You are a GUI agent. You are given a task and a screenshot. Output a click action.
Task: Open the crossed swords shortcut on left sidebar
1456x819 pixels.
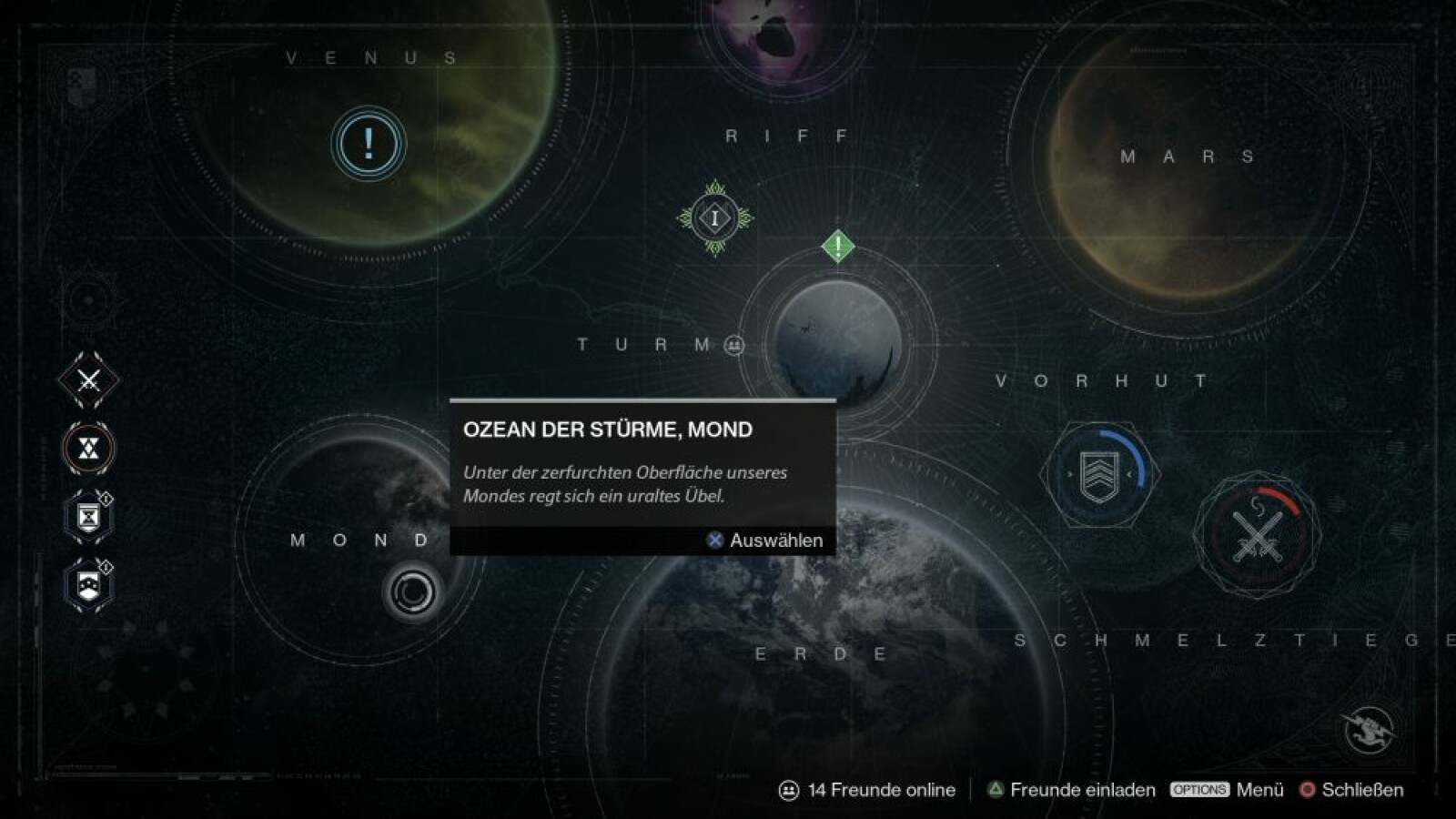point(88,380)
